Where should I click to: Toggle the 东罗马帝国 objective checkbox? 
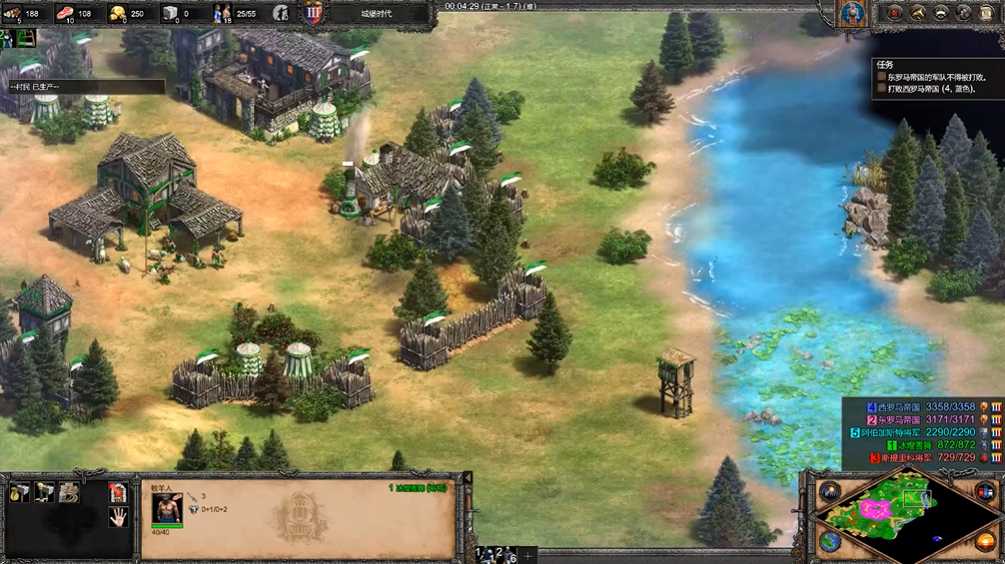(x=881, y=76)
